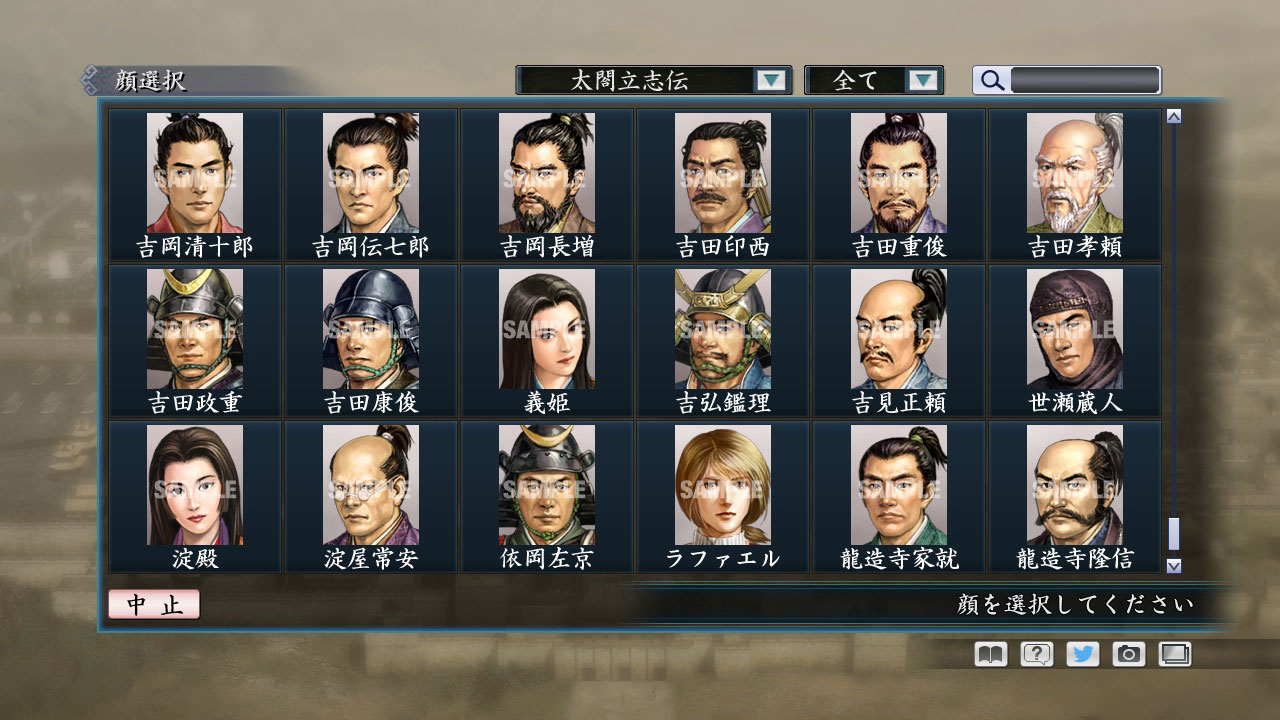The height and width of the screenshot is (720, 1280).
Task: Choose the ラファエル portrait
Action: coord(722,485)
